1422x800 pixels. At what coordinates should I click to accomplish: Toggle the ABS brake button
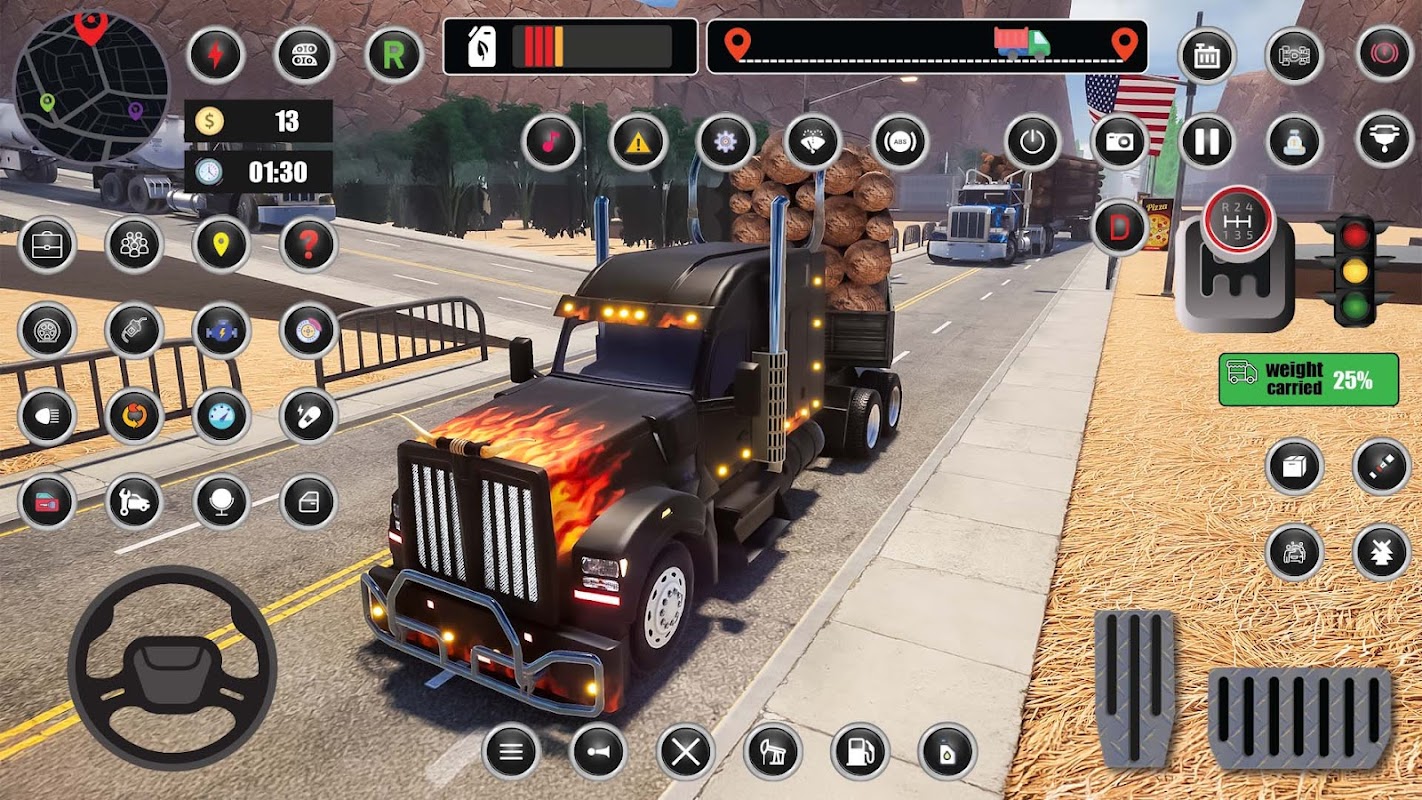(900, 142)
